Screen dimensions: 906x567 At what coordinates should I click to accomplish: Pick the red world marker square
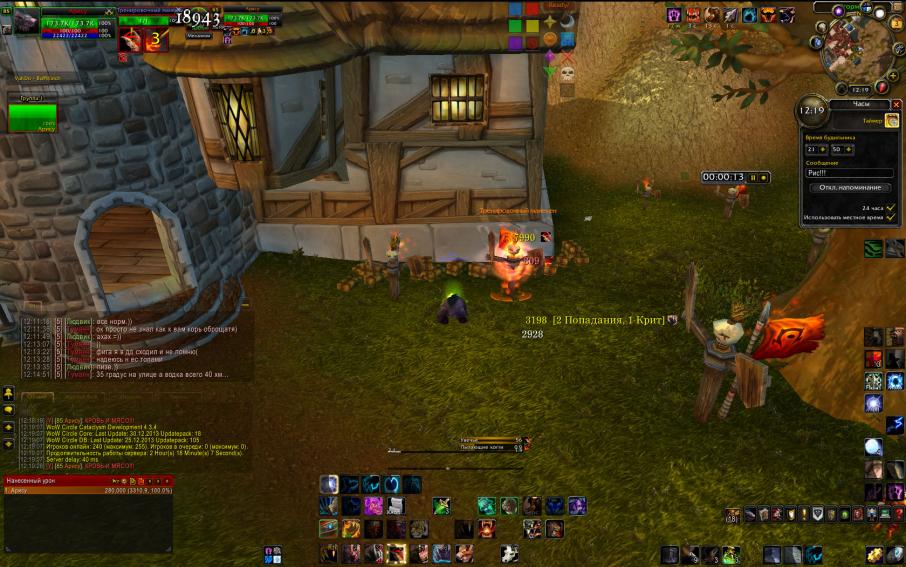point(532,9)
